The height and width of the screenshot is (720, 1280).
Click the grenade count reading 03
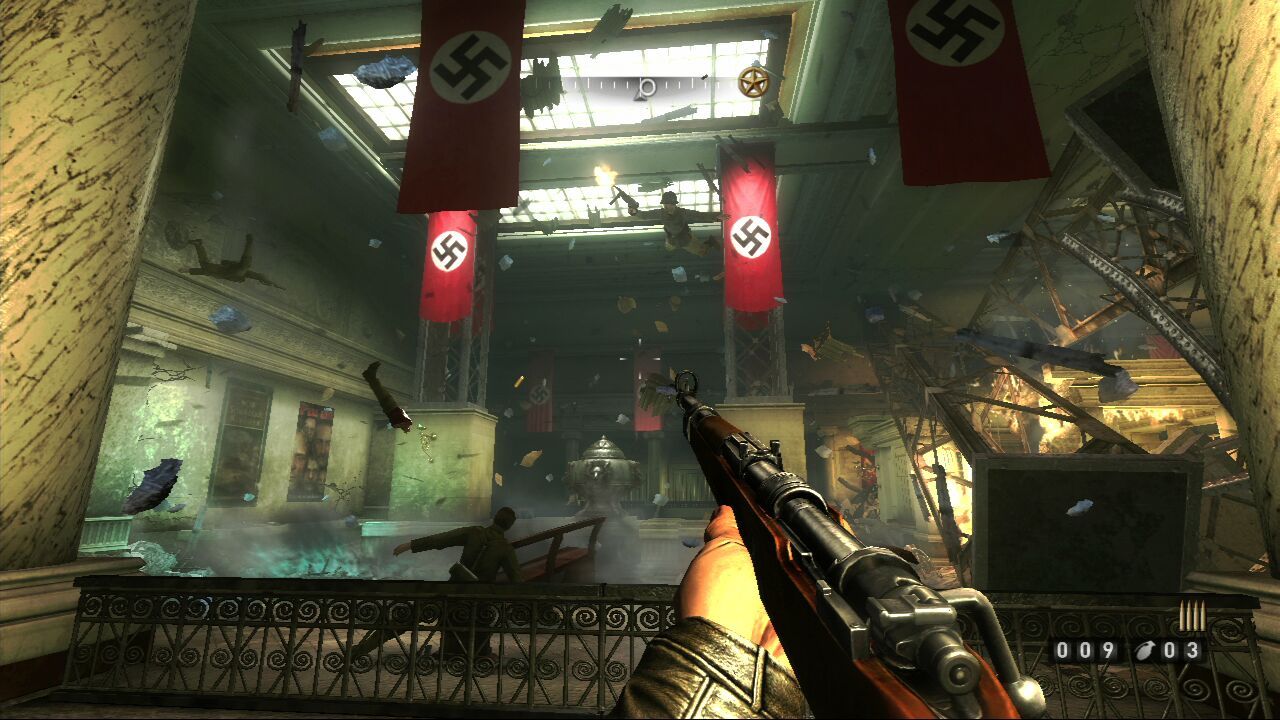coord(1183,650)
